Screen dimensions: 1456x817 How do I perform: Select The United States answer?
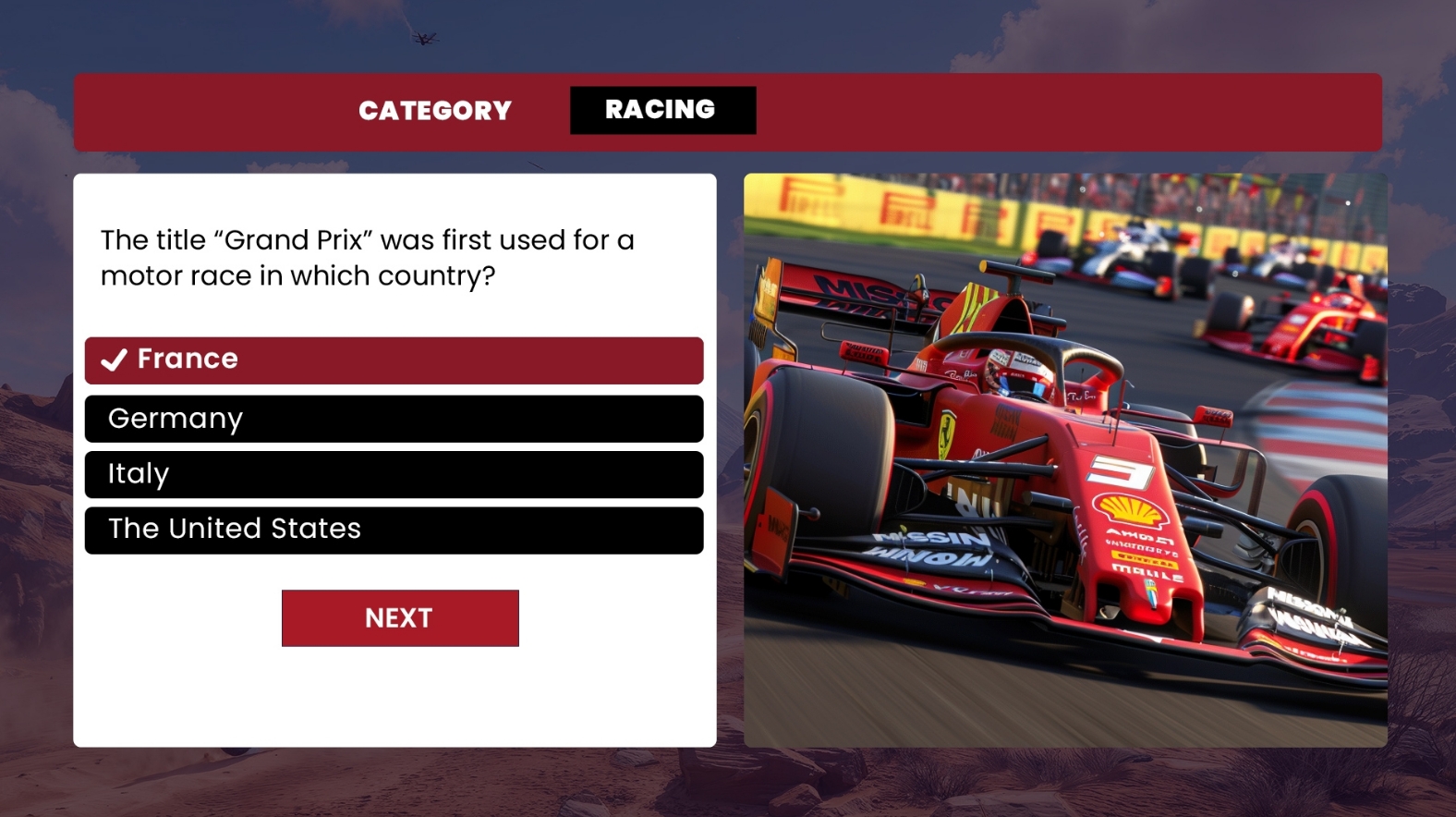click(394, 530)
